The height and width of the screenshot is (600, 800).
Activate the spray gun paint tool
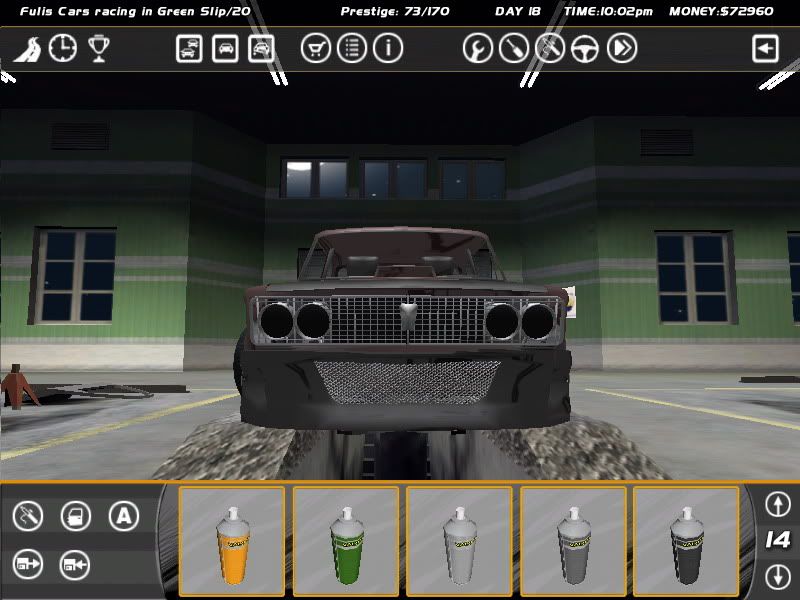tap(28, 516)
